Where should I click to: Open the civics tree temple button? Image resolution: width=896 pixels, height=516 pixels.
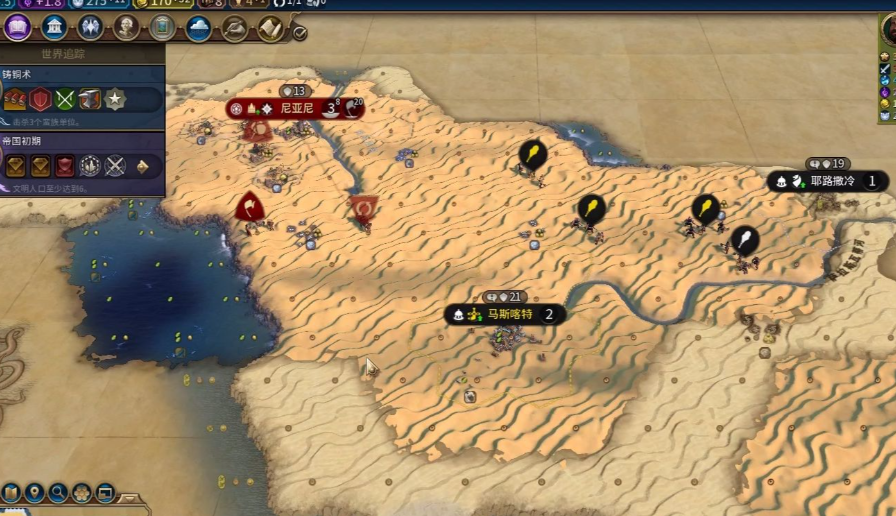(54, 28)
